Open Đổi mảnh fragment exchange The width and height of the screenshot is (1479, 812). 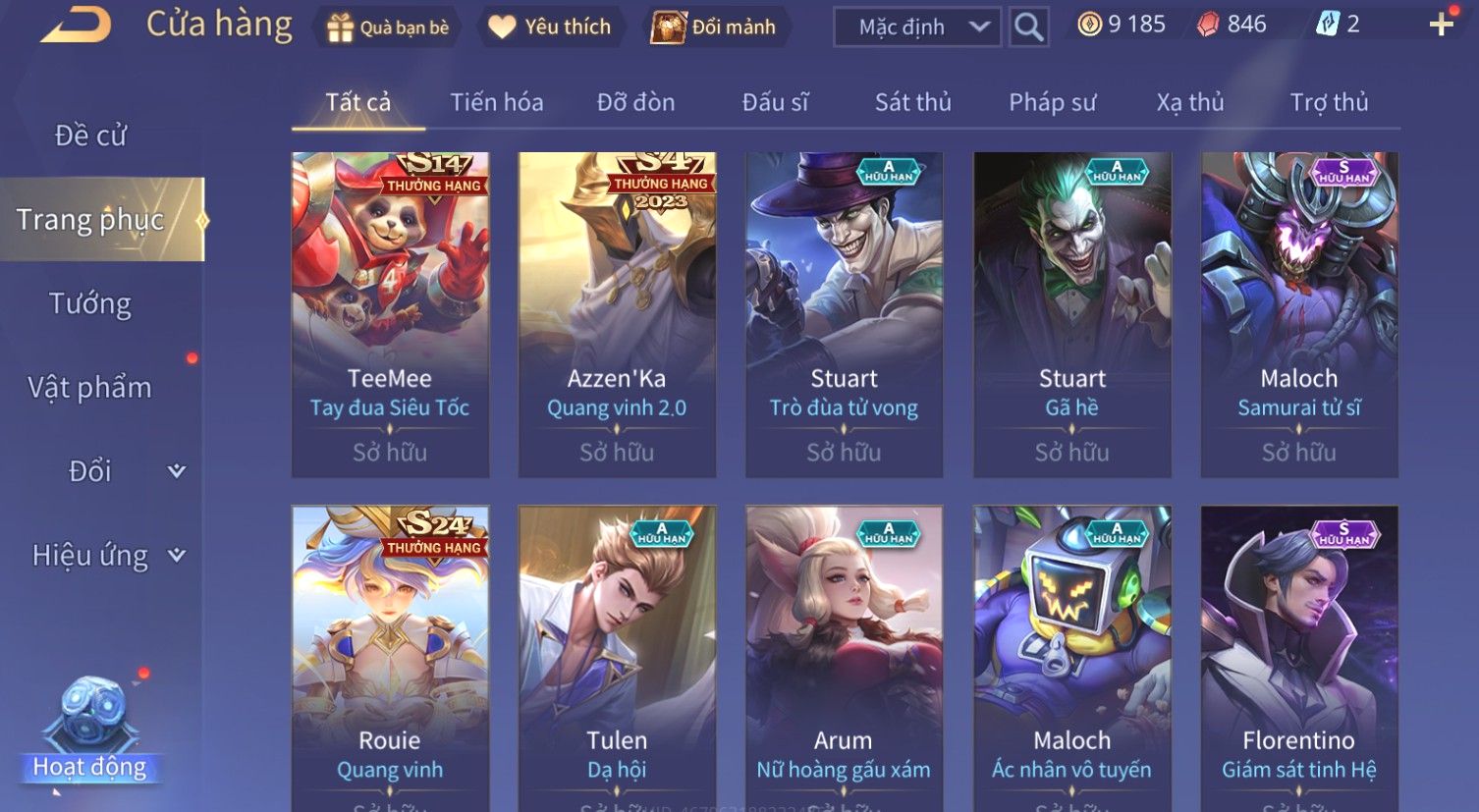coord(715,27)
